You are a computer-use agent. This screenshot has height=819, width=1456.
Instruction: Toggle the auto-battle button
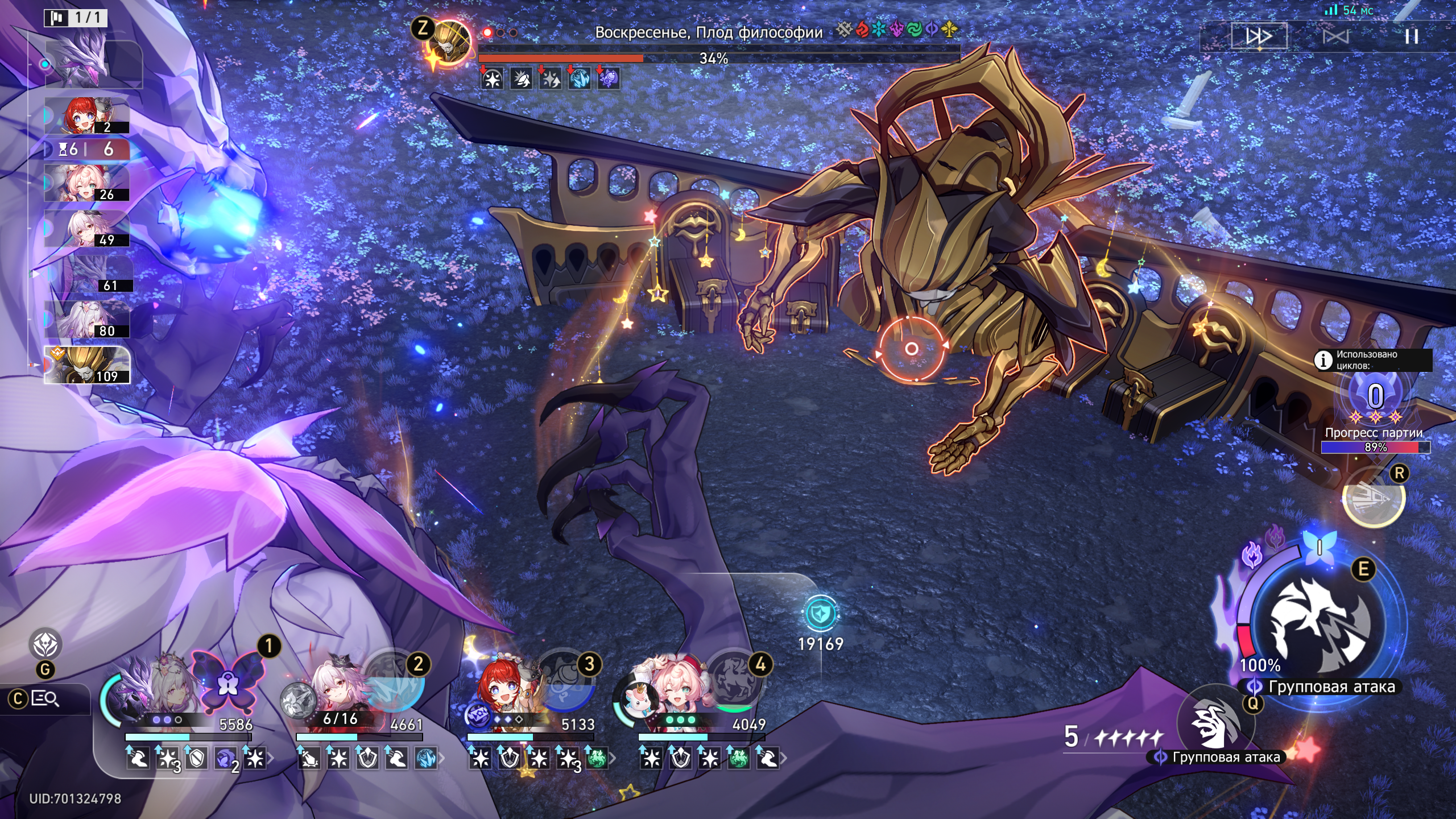1335,37
